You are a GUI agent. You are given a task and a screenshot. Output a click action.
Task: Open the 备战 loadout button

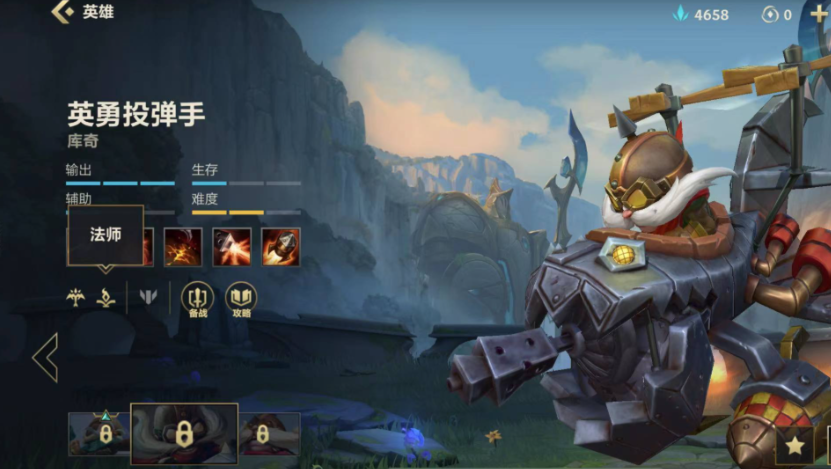pyautogui.click(x=197, y=297)
